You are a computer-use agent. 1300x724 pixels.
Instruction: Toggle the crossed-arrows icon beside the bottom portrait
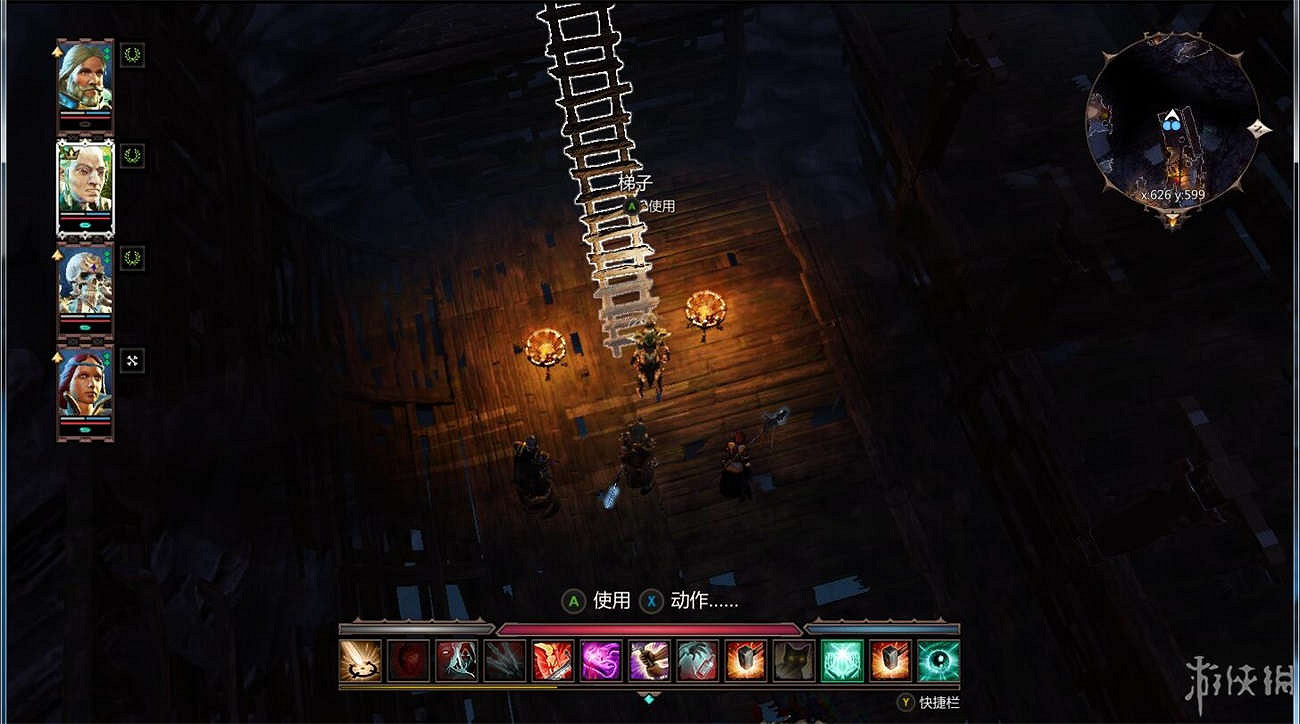pyautogui.click(x=131, y=359)
